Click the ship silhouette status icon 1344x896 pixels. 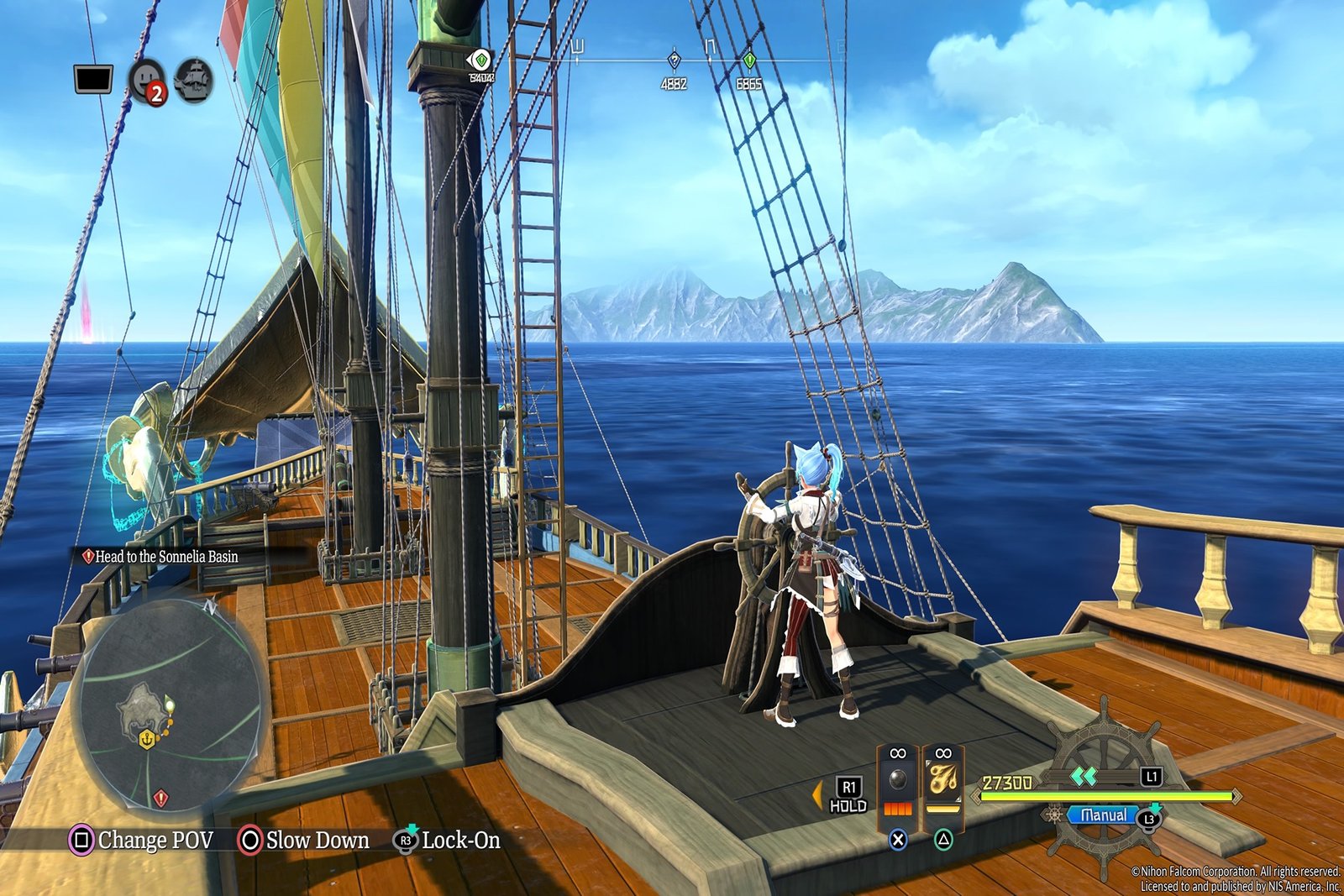point(193,81)
